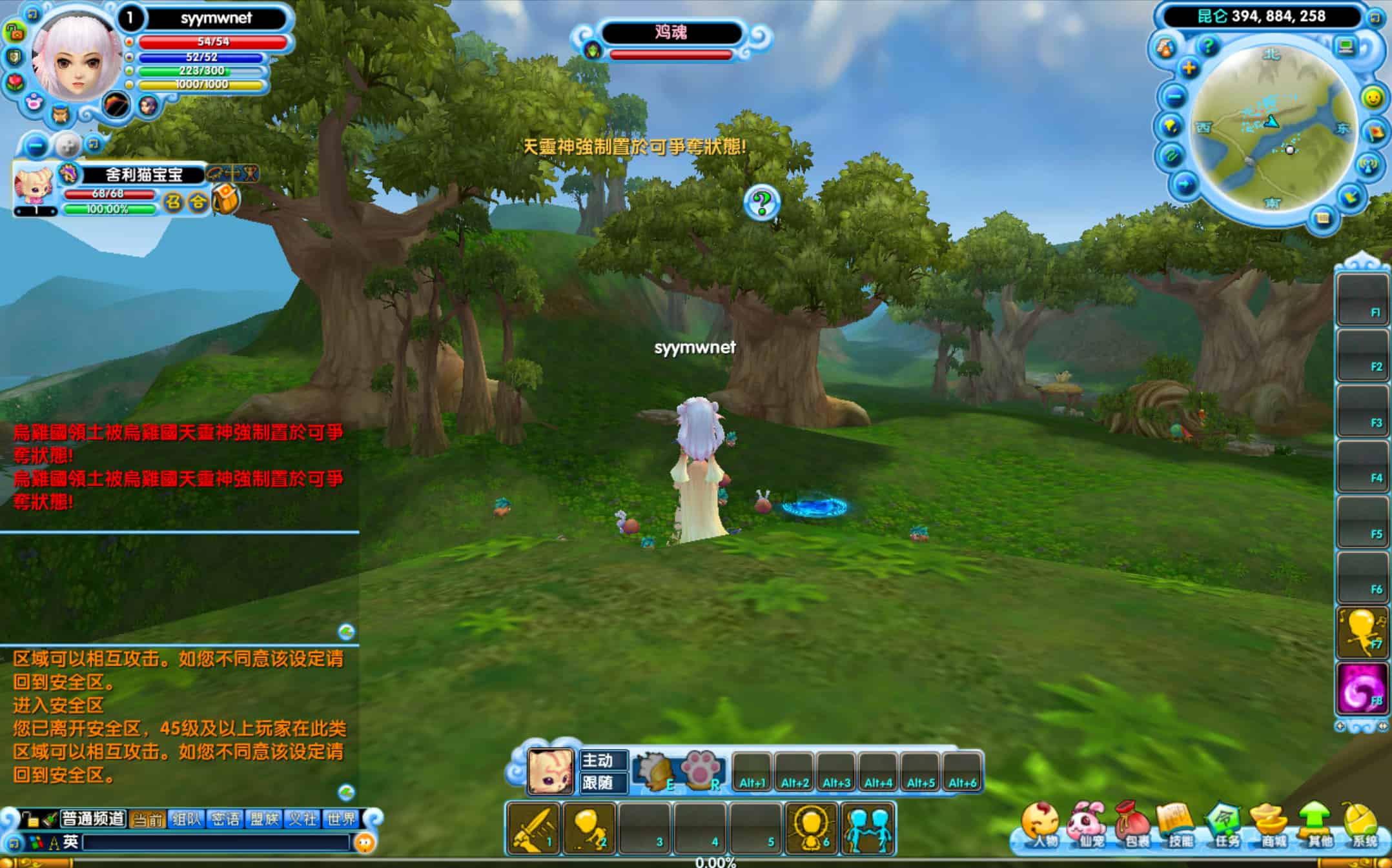Zoom in the minimap with the plus button

(1189, 68)
